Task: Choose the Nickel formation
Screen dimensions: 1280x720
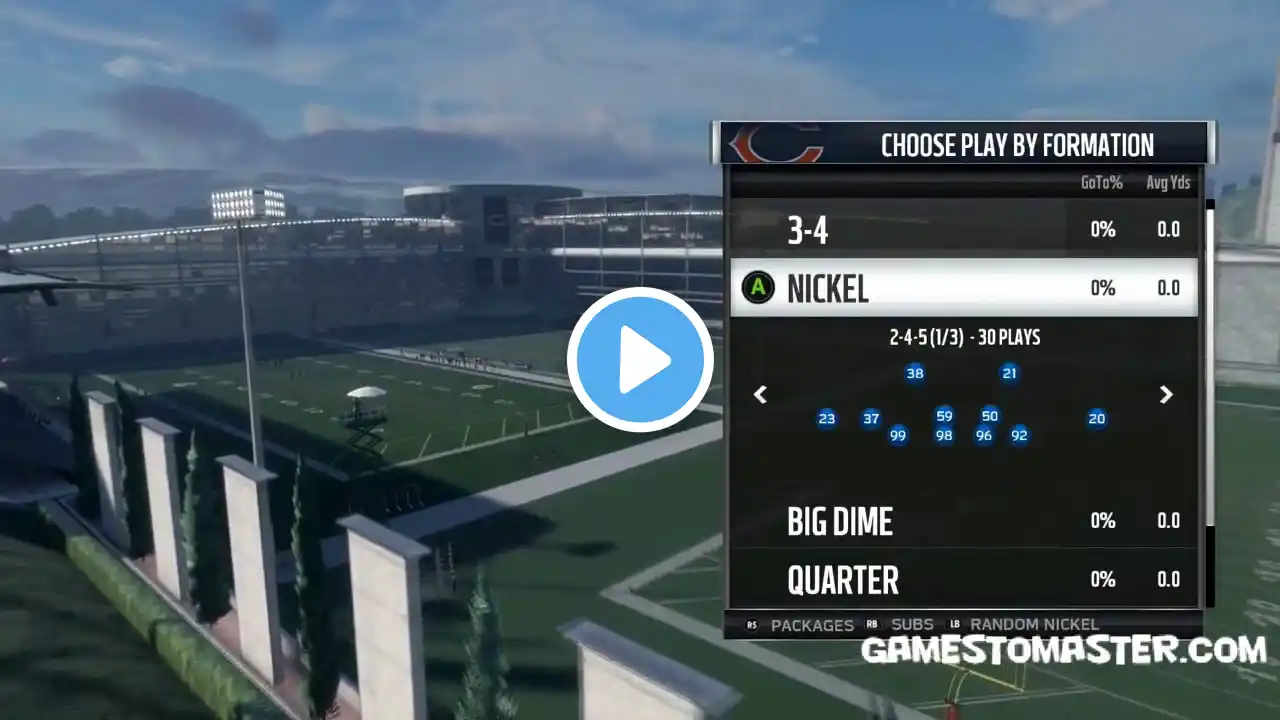Action: [962, 288]
